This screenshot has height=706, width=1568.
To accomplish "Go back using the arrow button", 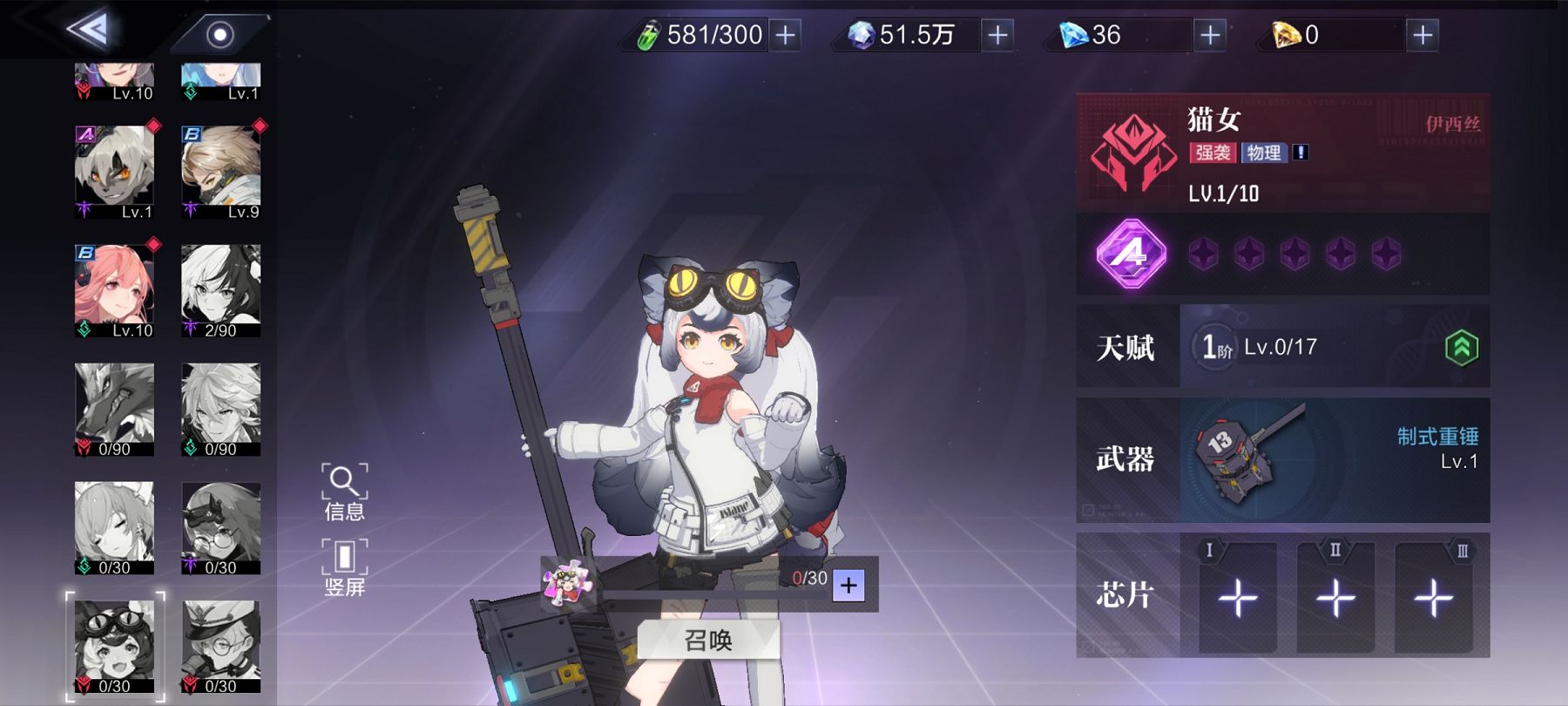I will [x=90, y=31].
